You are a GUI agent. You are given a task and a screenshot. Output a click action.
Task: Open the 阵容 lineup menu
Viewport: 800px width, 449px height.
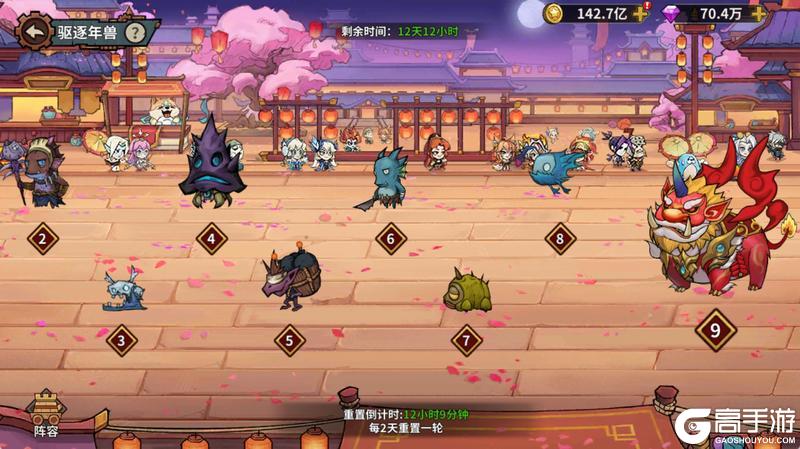pos(46,415)
